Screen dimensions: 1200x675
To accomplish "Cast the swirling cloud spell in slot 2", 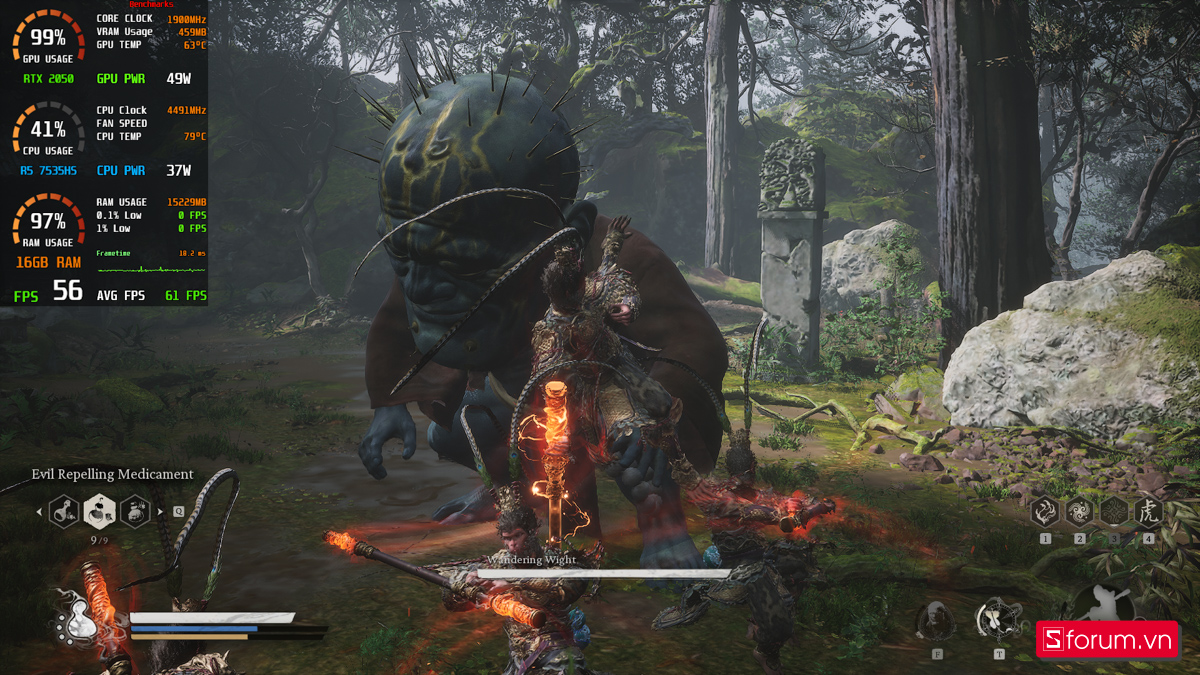I will click(x=1080, y=512).
